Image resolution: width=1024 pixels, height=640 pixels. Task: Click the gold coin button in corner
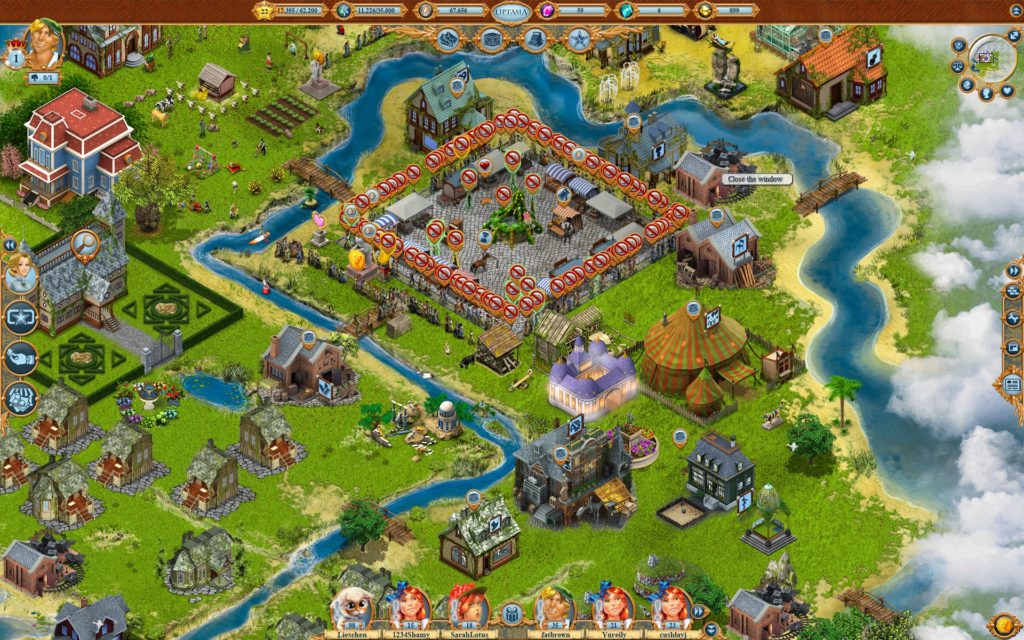[1002, 620]
